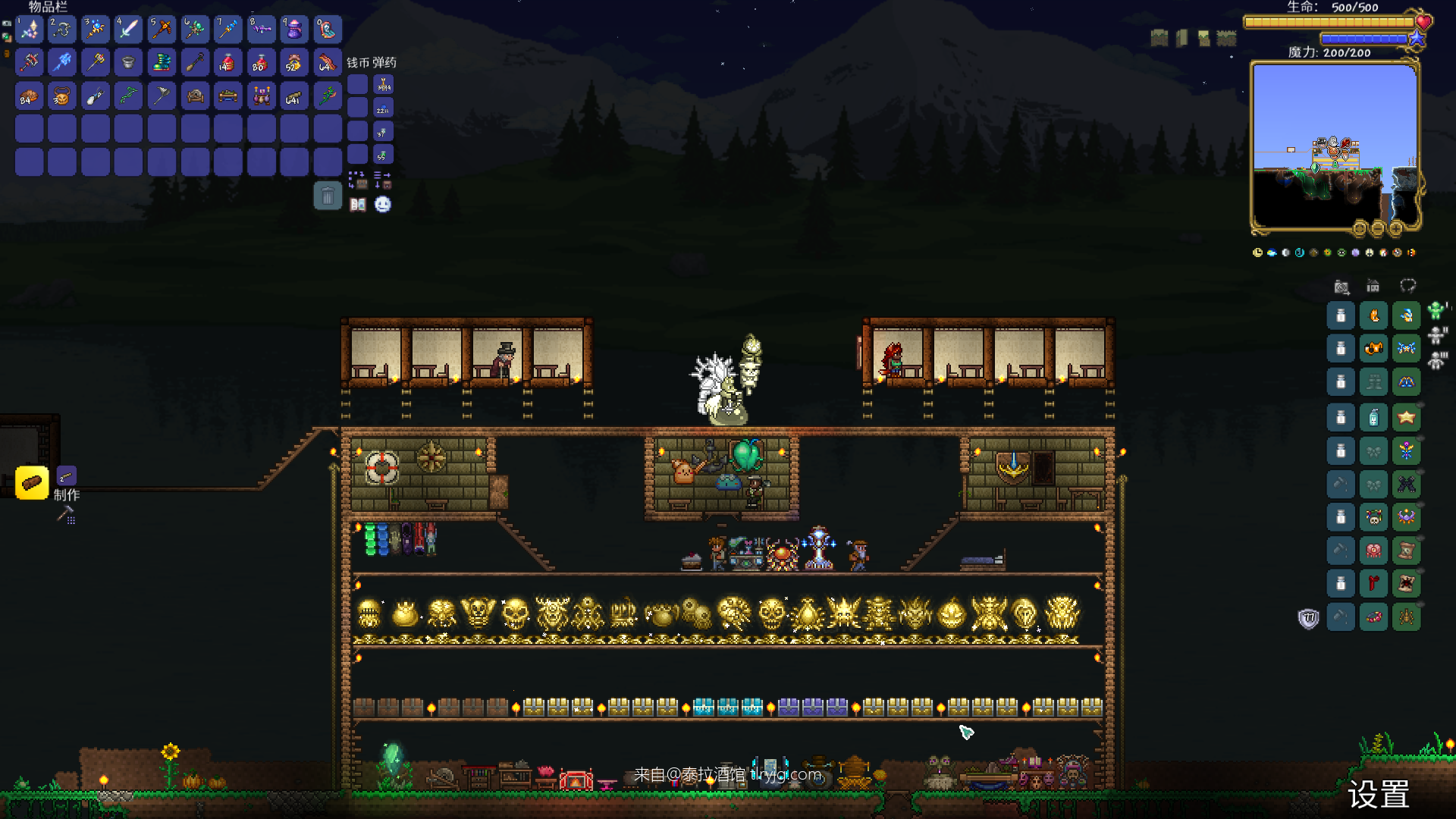Select the magic mirror in hotbar slot 0
The image size is (1456, 819).
328,30
